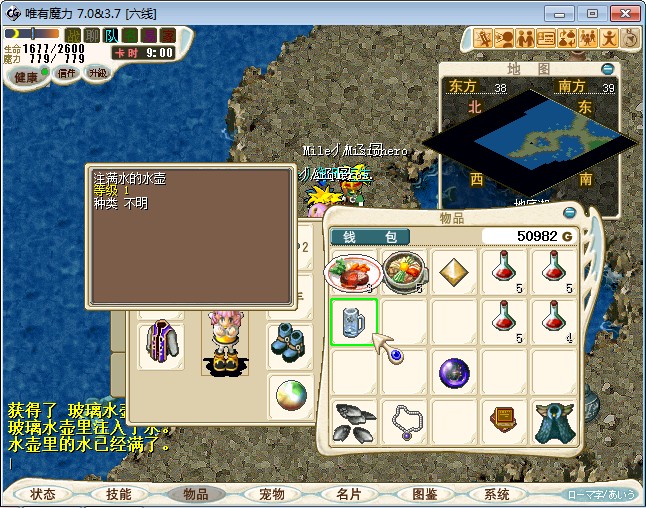Show the 名片 name card tab
646x508 pixels.
pos(348,494)
